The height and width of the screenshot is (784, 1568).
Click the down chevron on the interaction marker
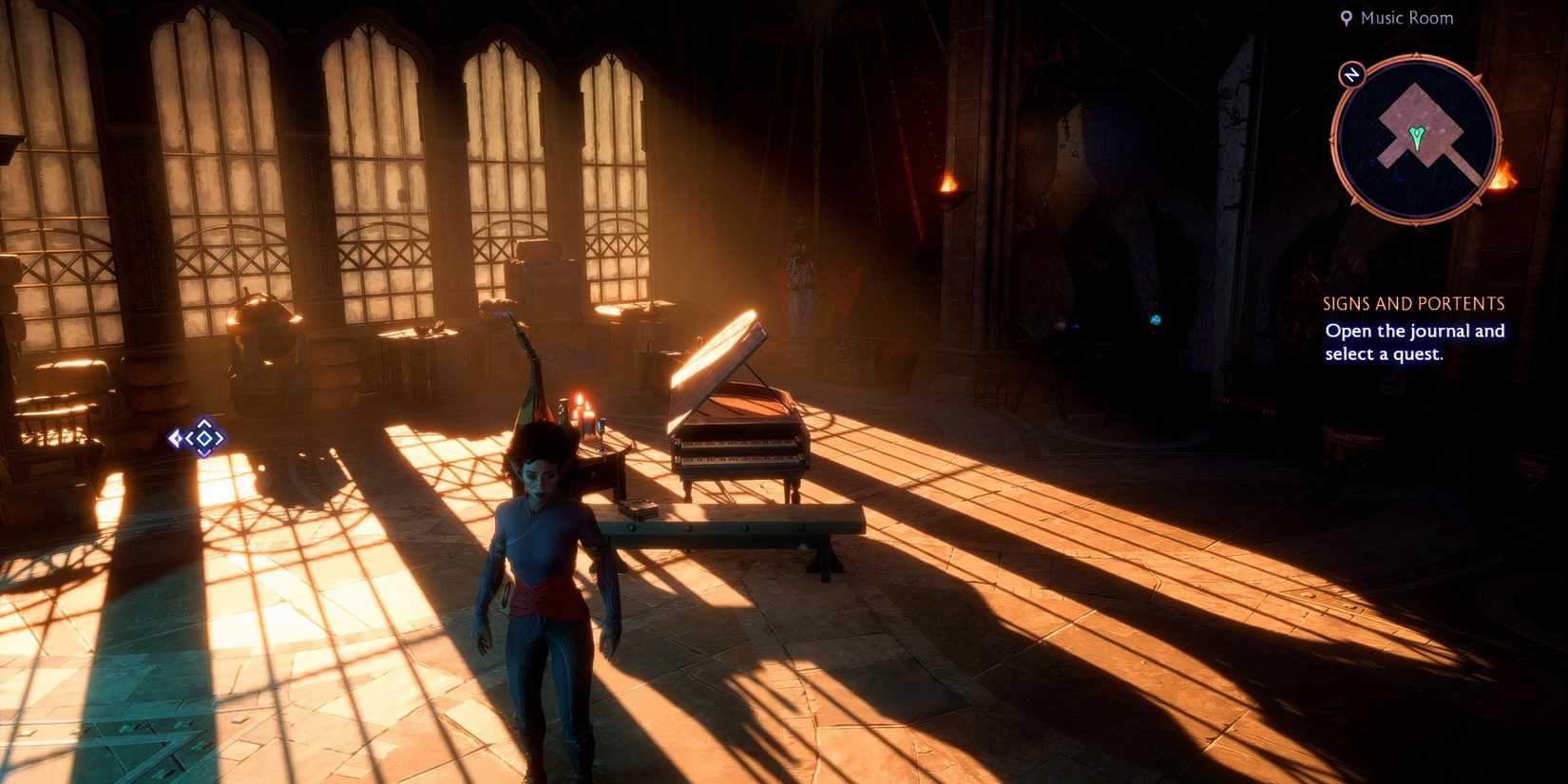pos(204,453)
